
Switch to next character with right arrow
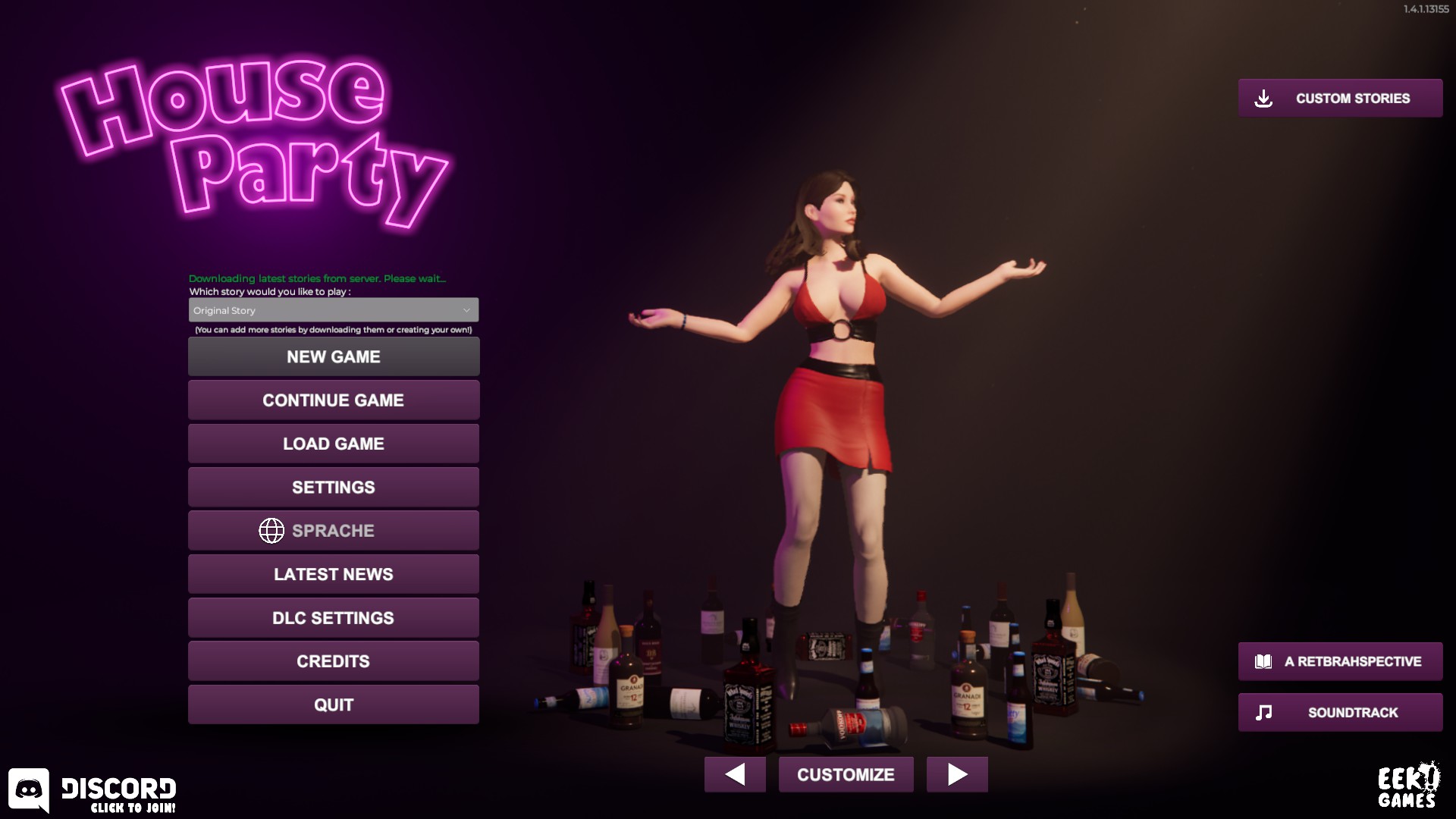pos(957,774)
